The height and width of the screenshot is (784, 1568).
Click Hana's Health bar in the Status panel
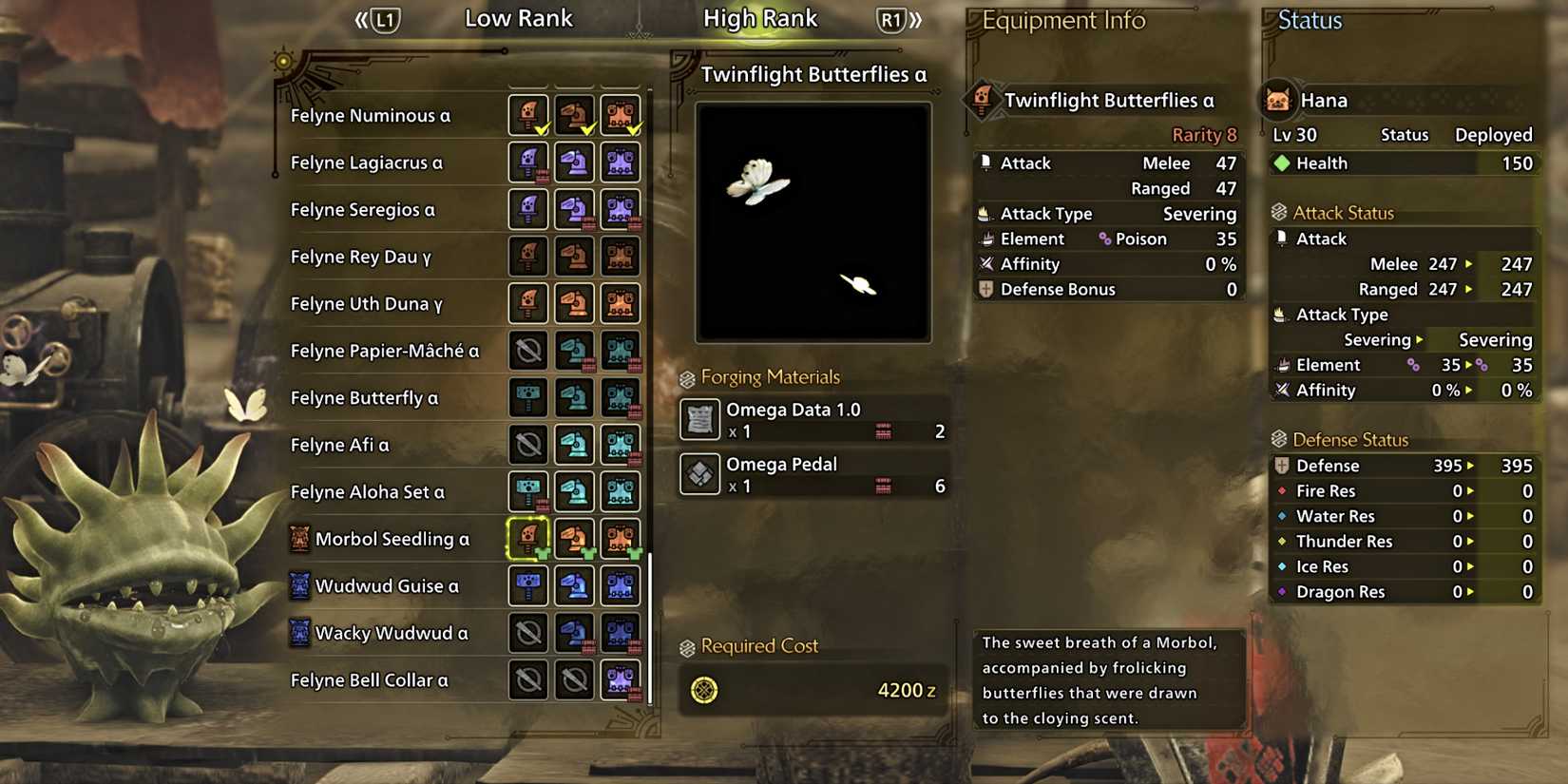(1405, 163)
